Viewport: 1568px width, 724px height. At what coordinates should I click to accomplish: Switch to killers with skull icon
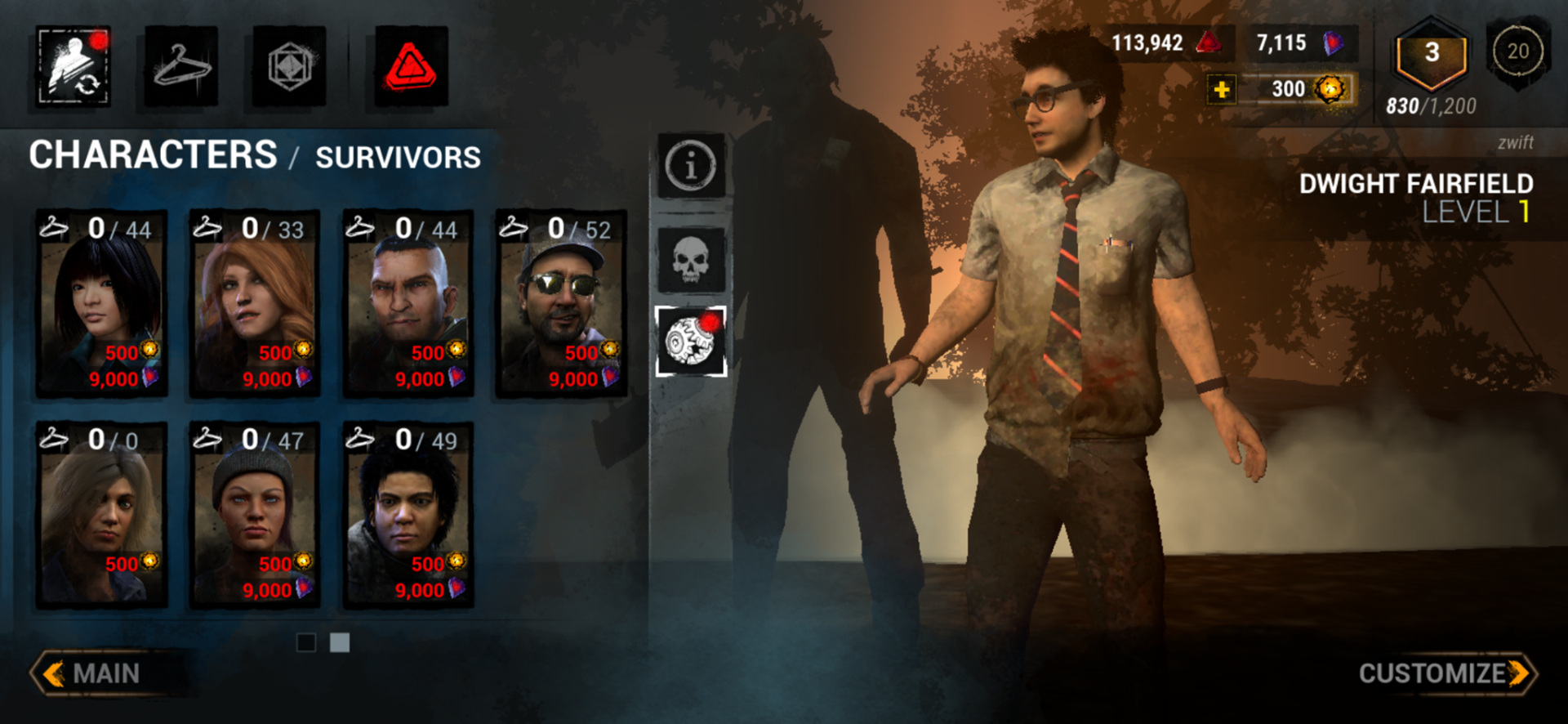coord(691,261)
